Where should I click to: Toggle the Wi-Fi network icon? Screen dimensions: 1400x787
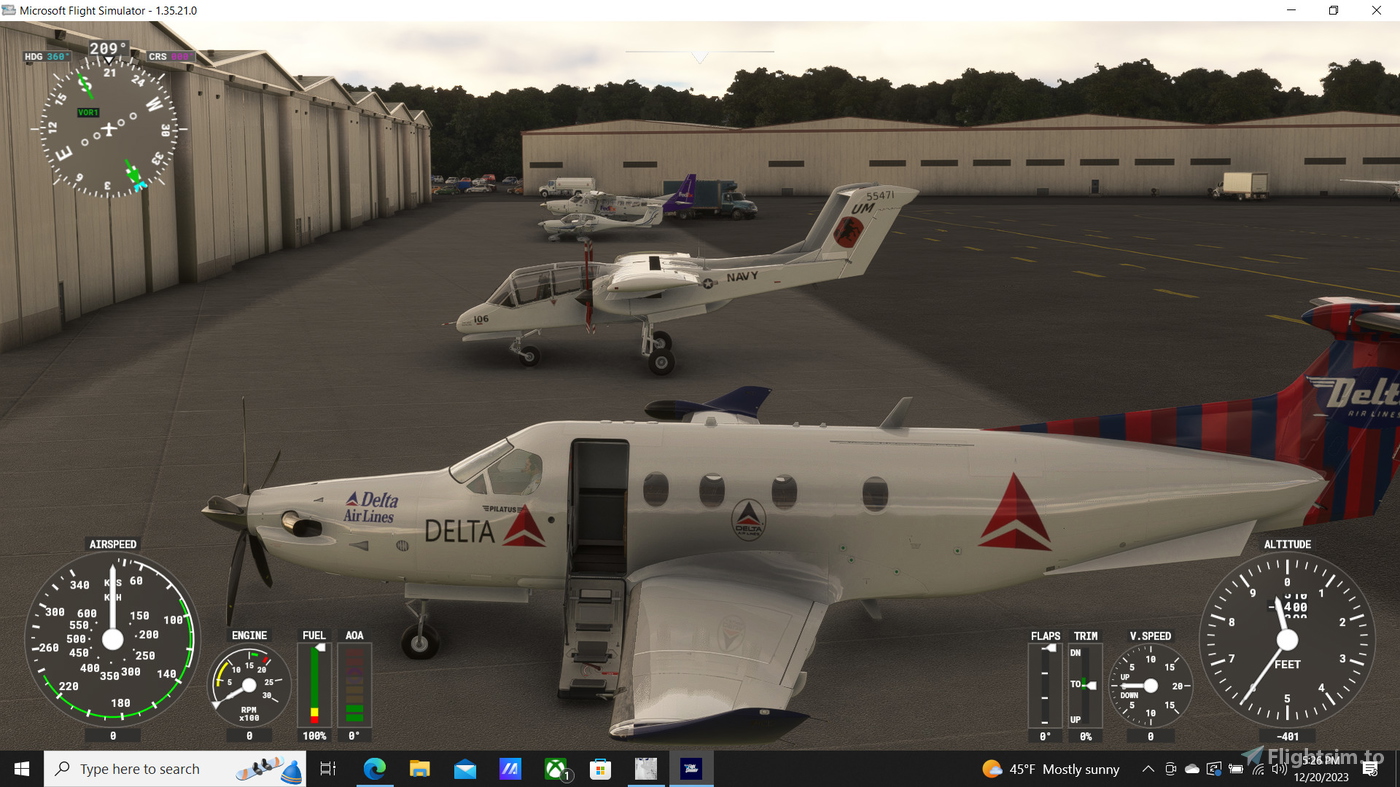(x=1257, y=768)
